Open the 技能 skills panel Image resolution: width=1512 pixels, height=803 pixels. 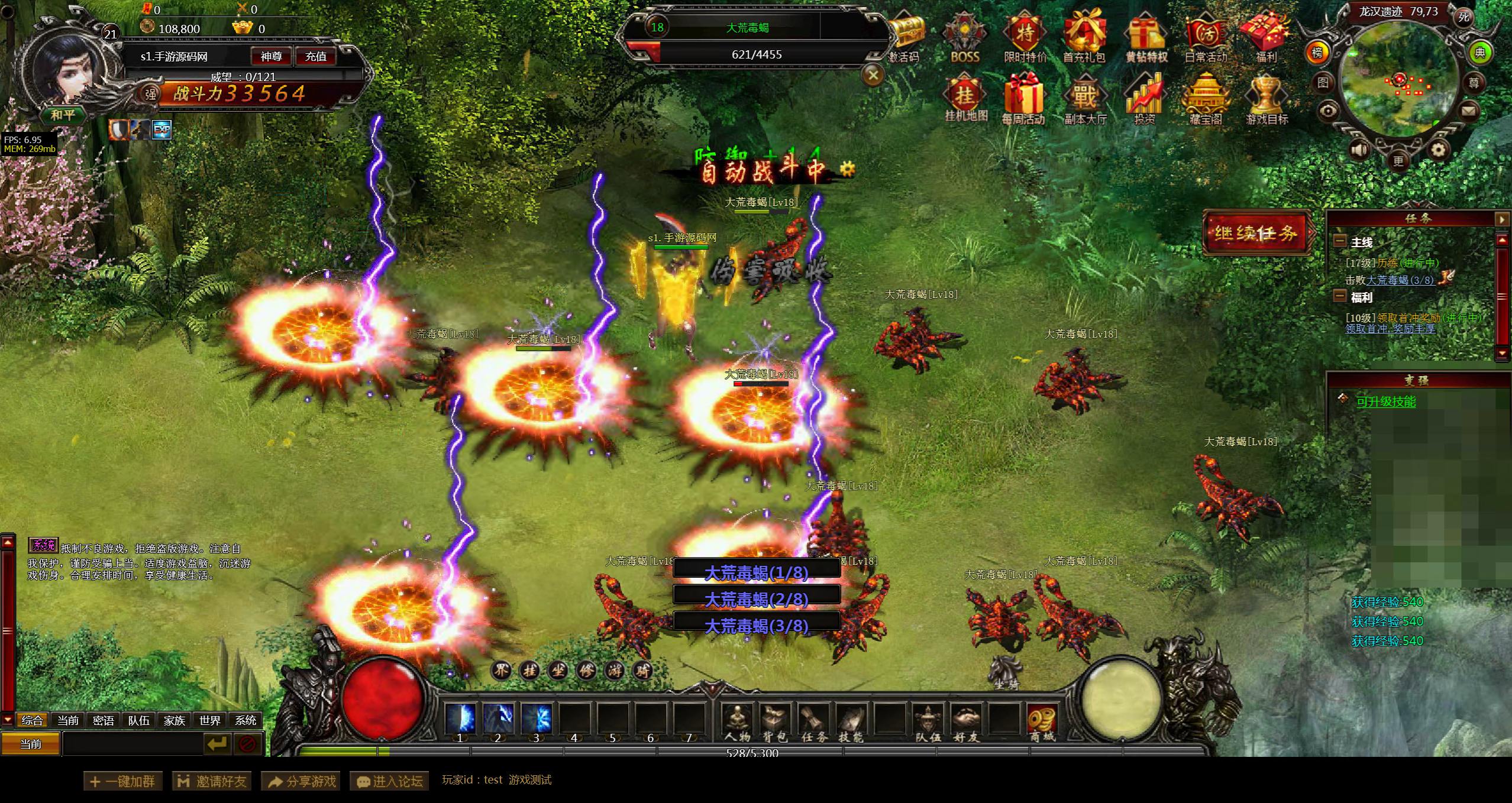click(x=851, y=721)
